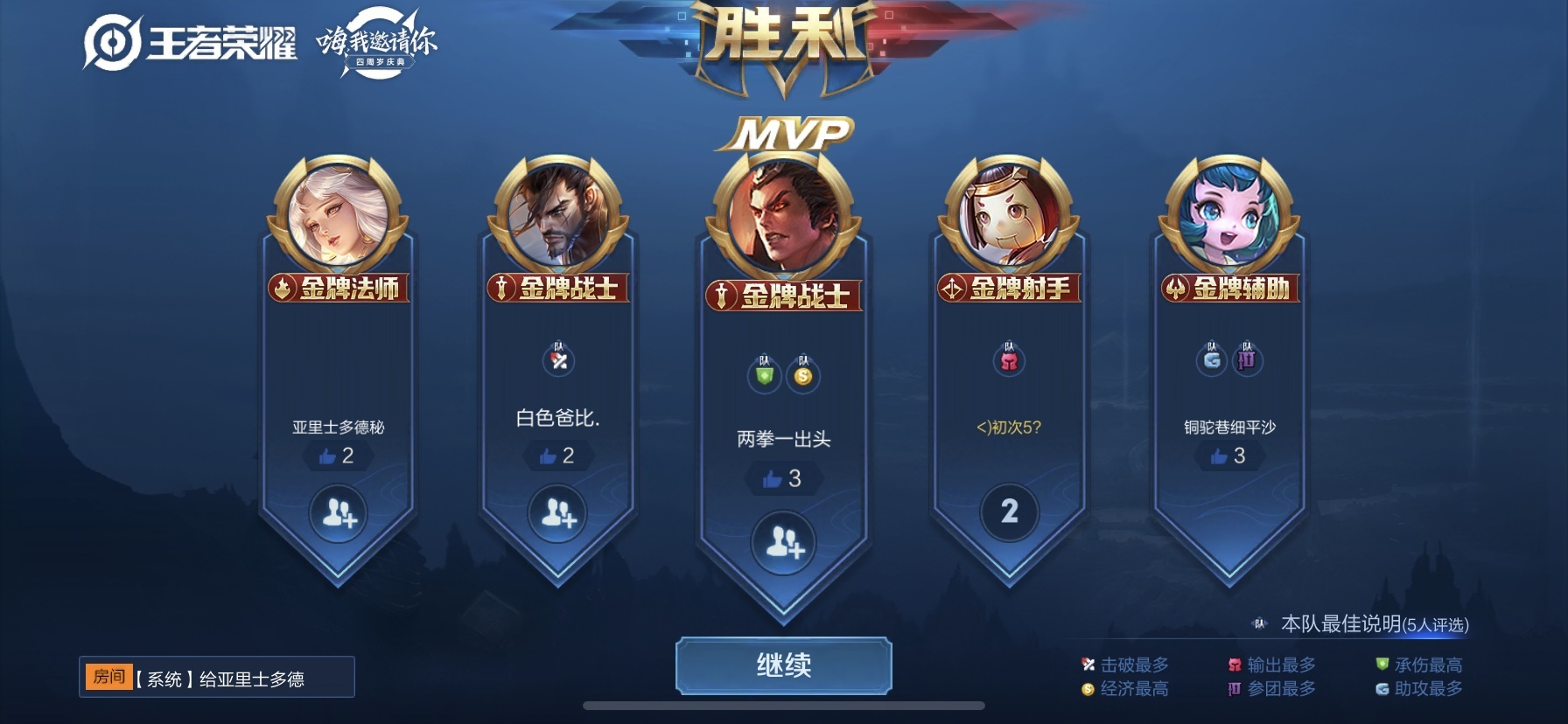Image resolution: width=1568 pixels, height=724 pixels.
Task: Add MVP player 两拳一出头 as friend
Action: click(x=784, y=543)
